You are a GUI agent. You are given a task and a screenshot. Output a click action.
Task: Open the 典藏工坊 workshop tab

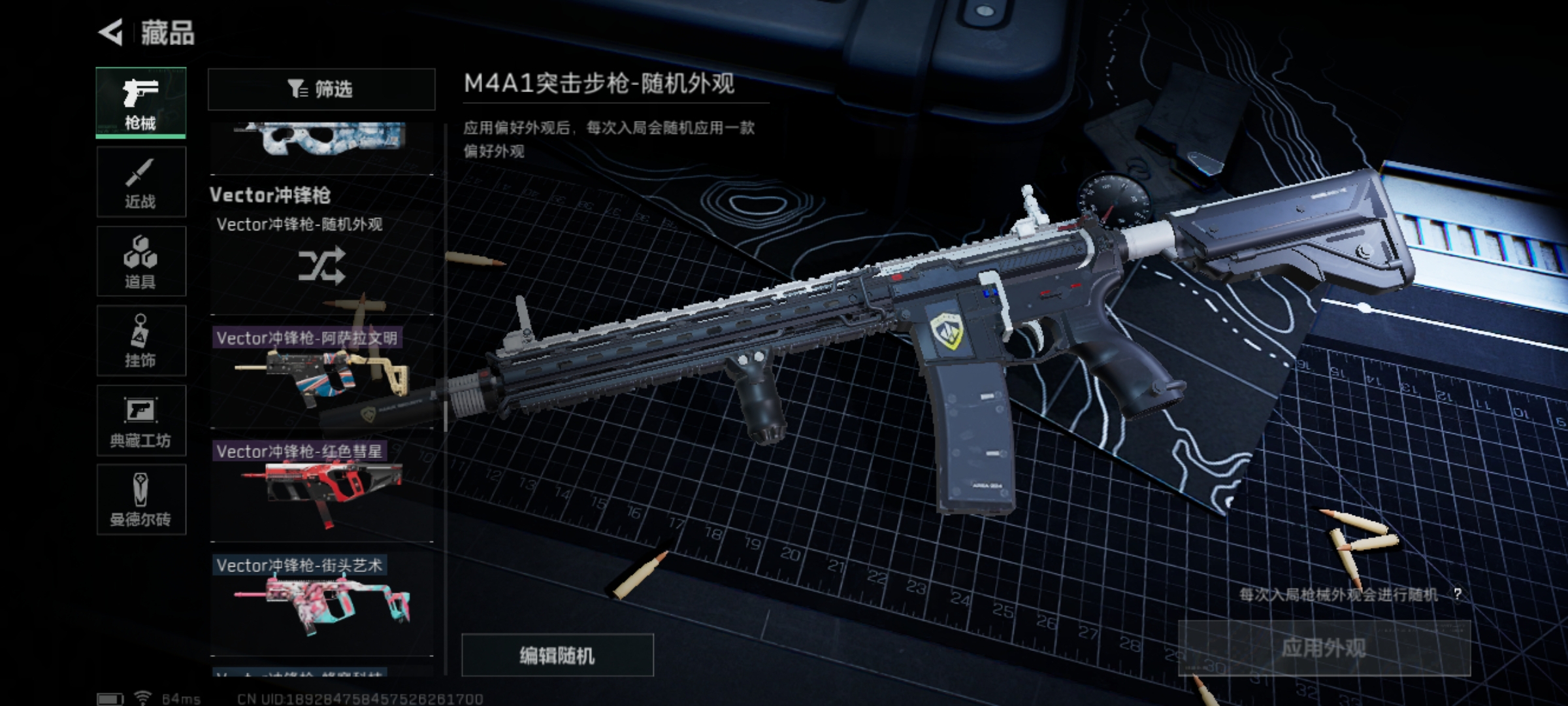141,421
